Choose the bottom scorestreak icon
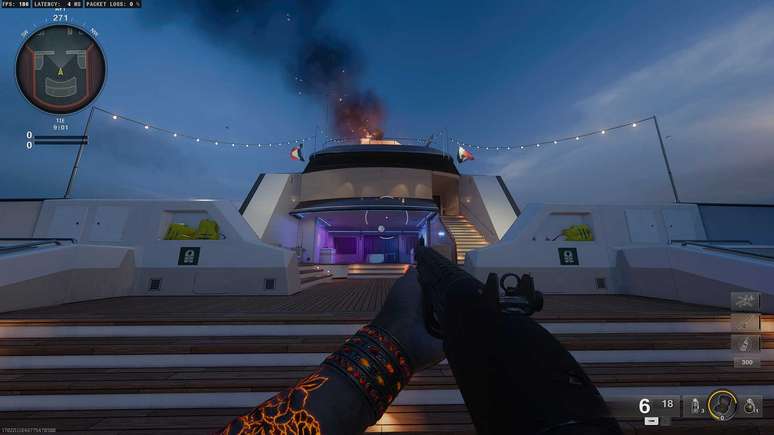 point(745,343)
